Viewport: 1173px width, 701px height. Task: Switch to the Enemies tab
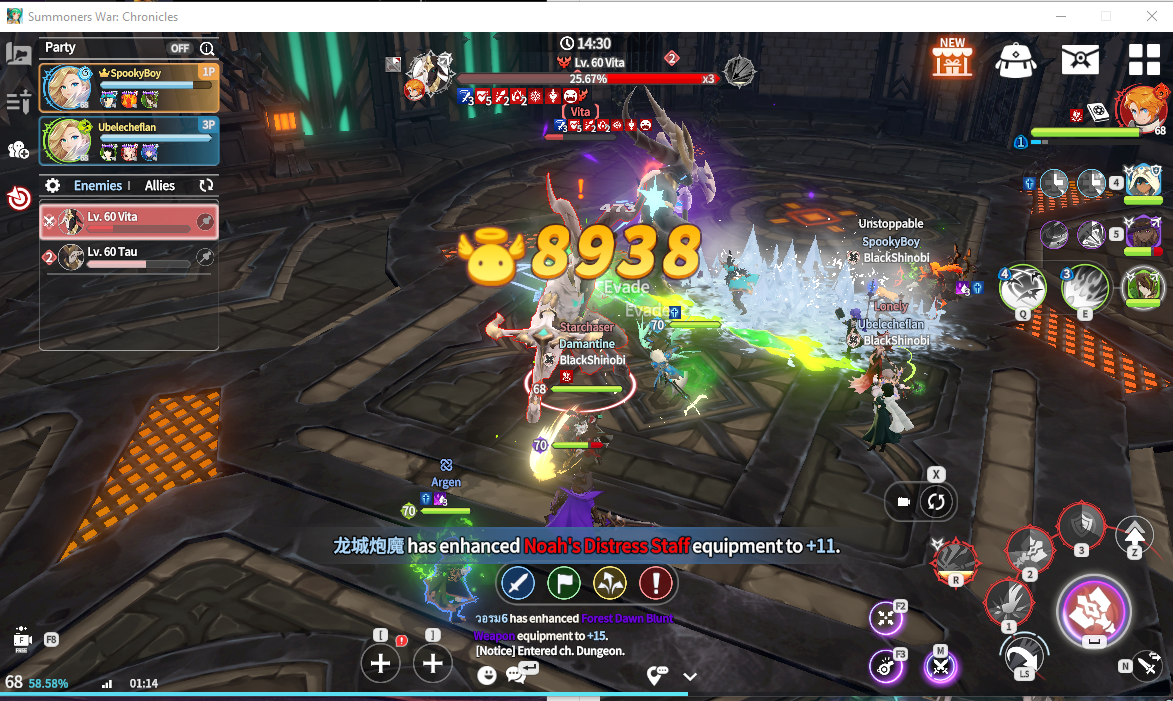[x=98, y=186]
